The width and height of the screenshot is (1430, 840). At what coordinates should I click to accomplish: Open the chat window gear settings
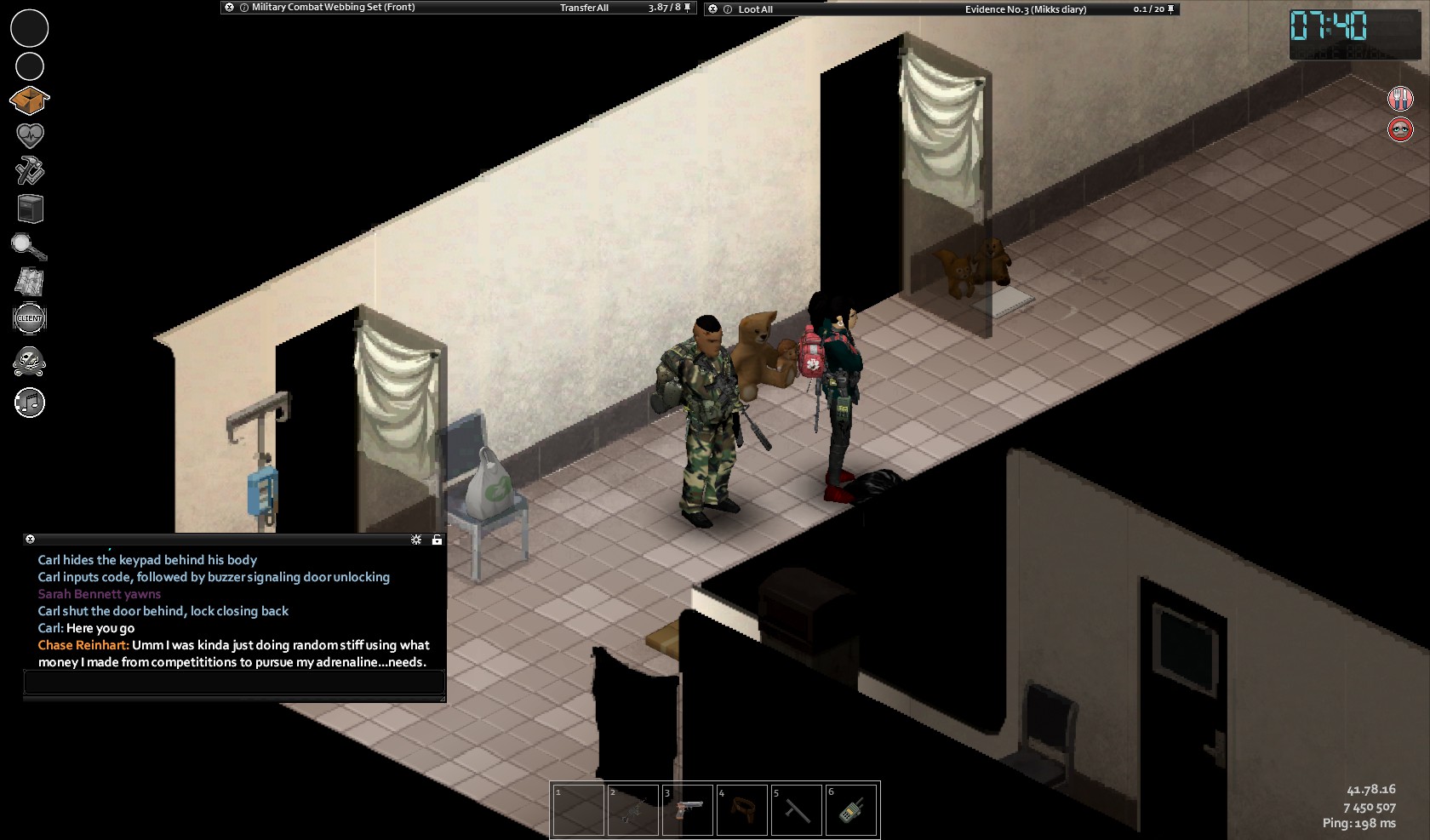(x=416, y=540)
